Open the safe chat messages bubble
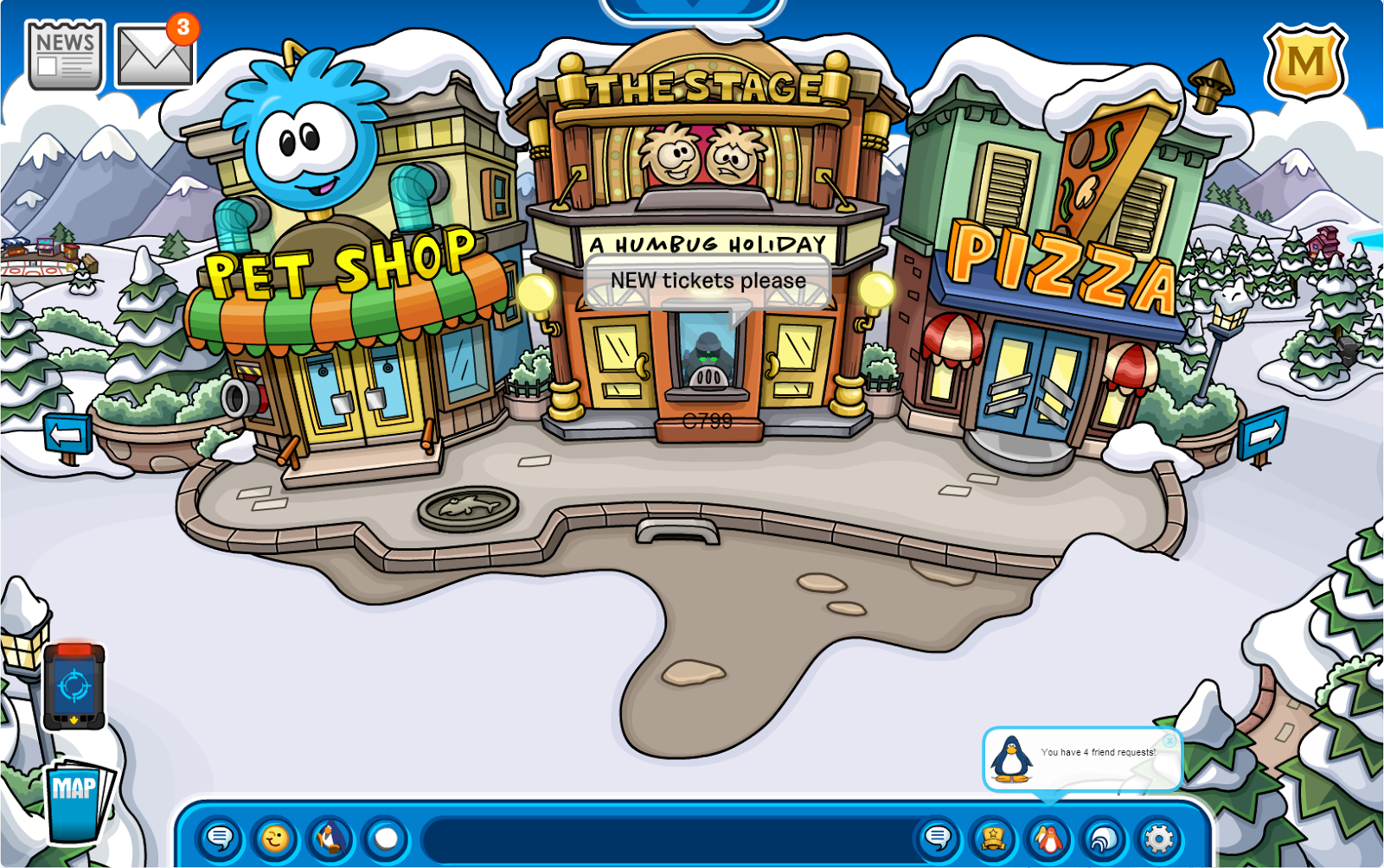The image size is (1384, 868). (221, 838)
